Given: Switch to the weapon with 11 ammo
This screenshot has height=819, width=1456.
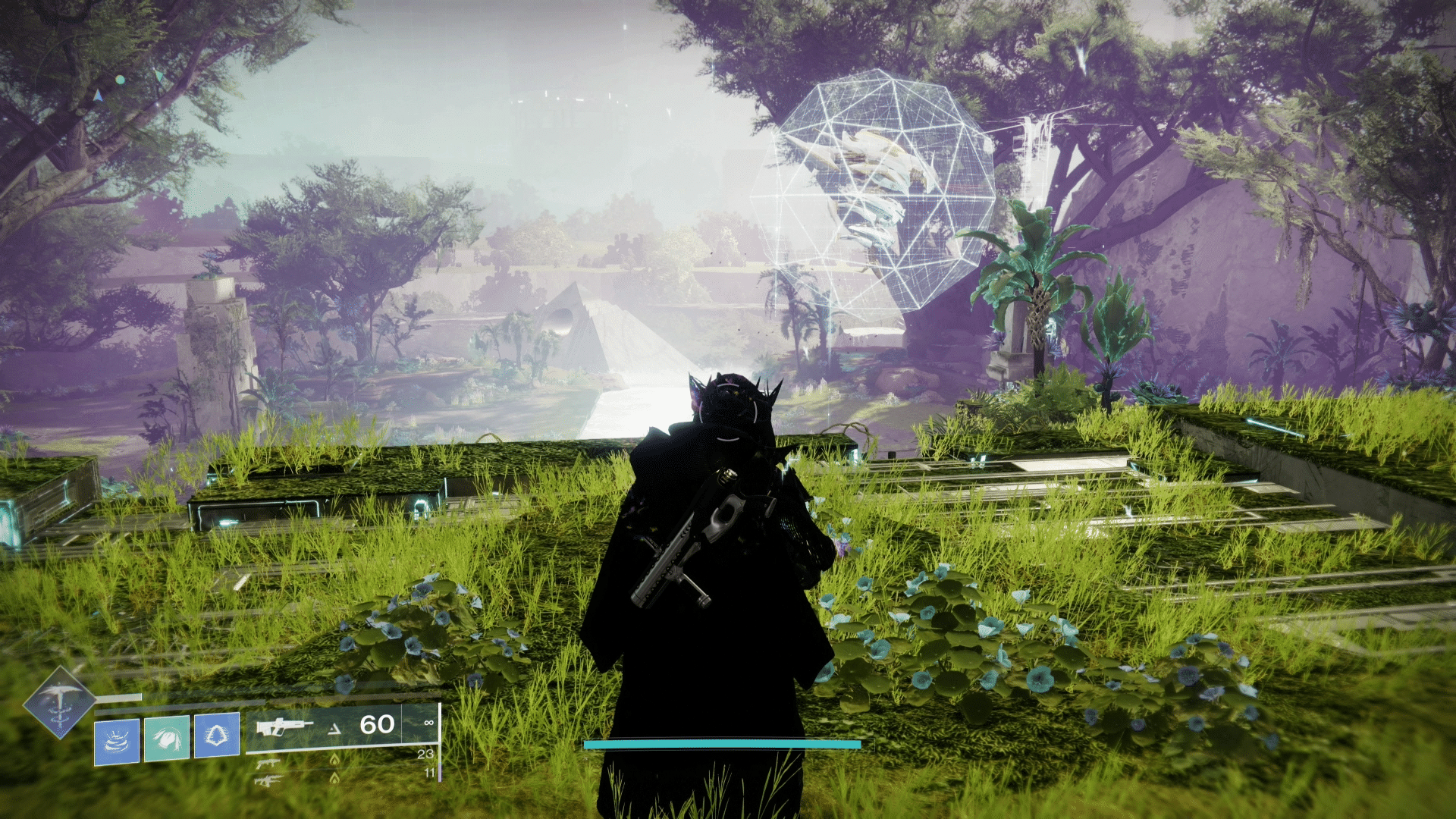Looking at the screenshot, I should pos(268,780).
